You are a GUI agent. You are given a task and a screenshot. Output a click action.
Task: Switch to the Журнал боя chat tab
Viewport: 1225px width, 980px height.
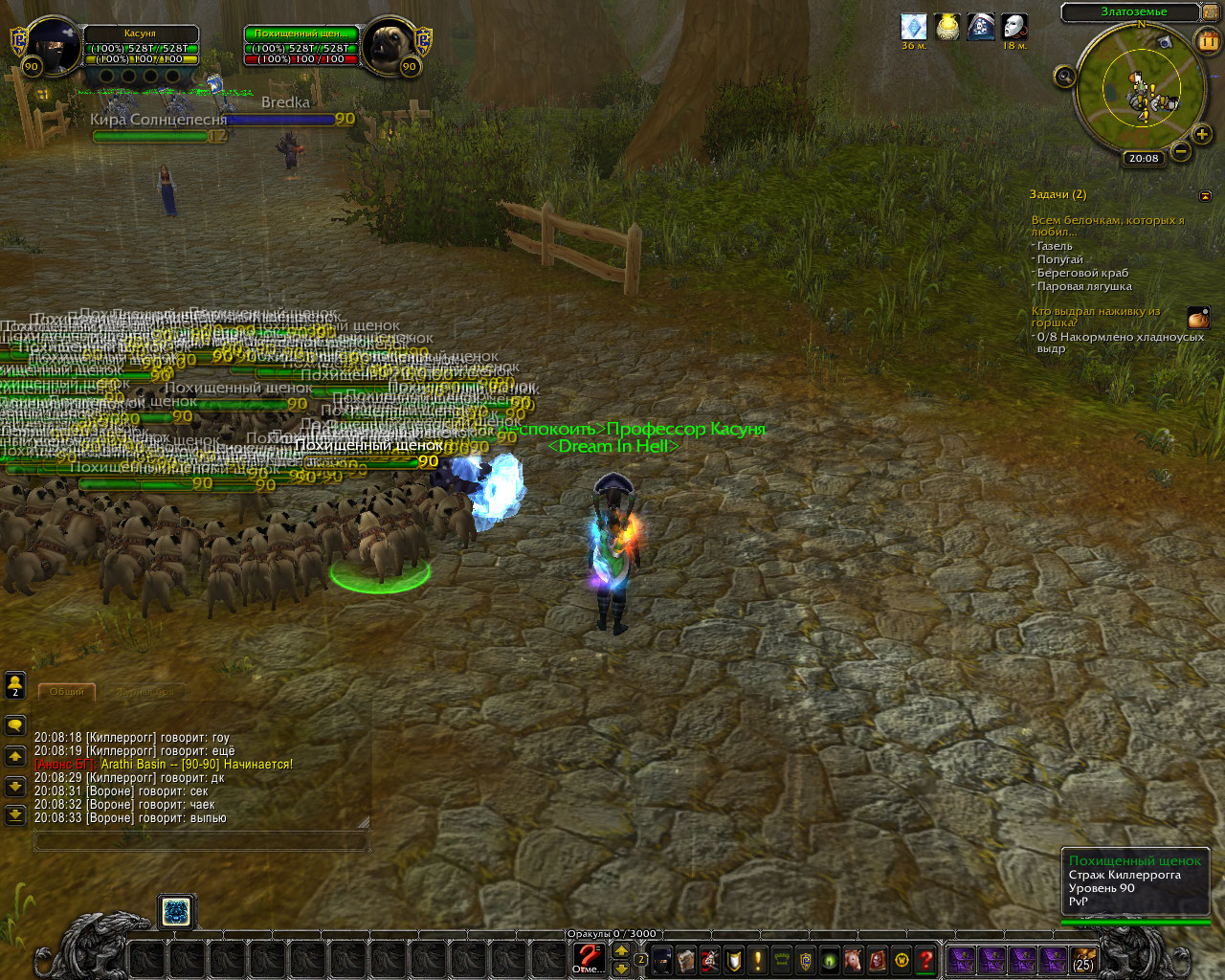point(145,691)
